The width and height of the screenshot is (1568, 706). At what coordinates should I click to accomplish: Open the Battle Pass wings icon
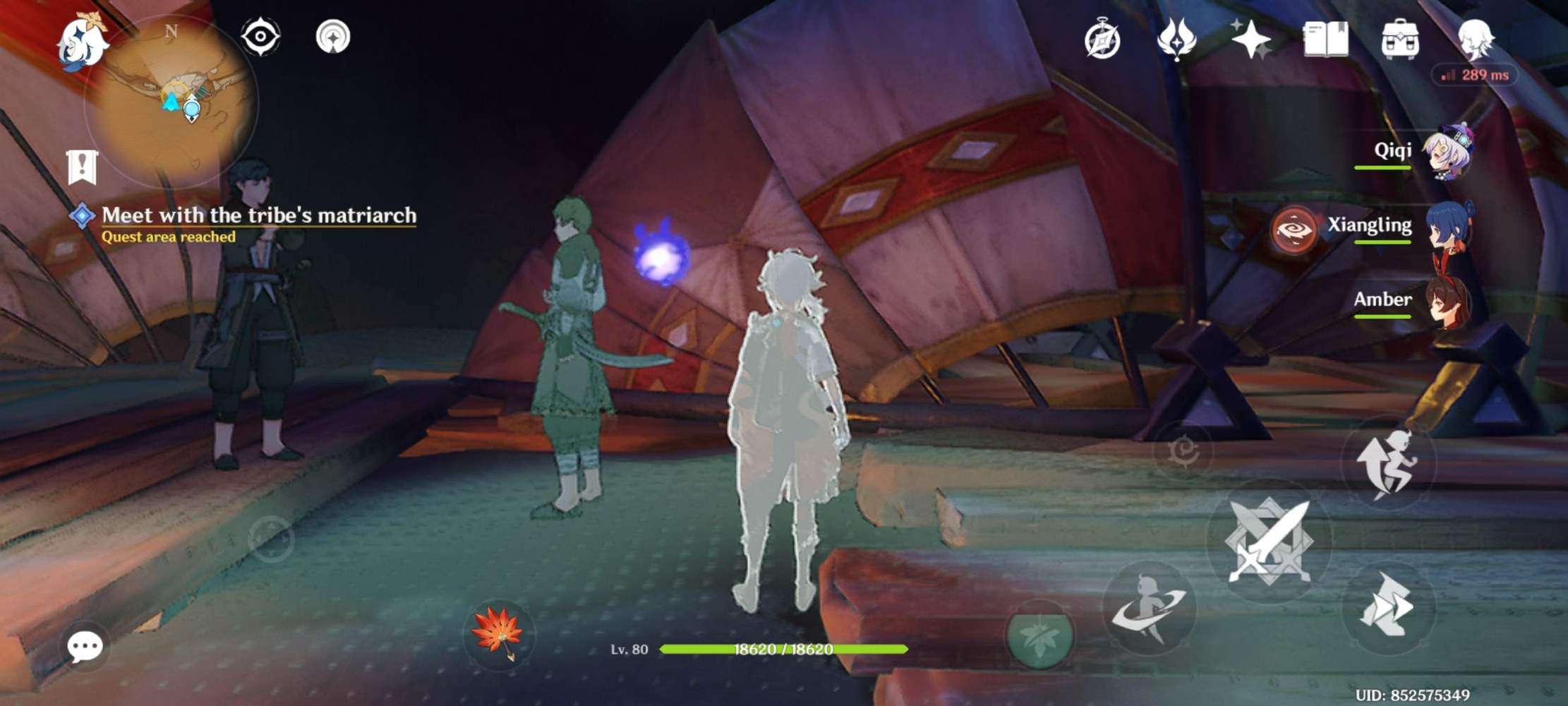tap(1177, 40)
